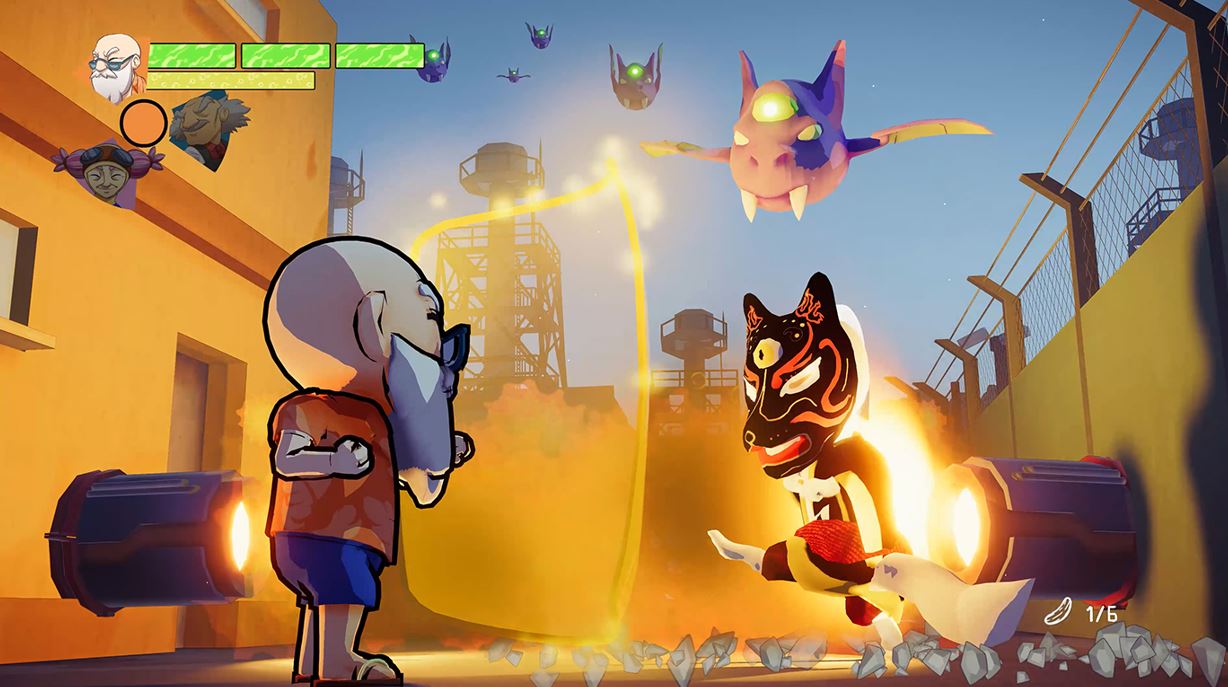Click the white feather collectible icon
The height and width of the screenshot is (687, 1228).
pyautogui.click(x=1056, y=611)
